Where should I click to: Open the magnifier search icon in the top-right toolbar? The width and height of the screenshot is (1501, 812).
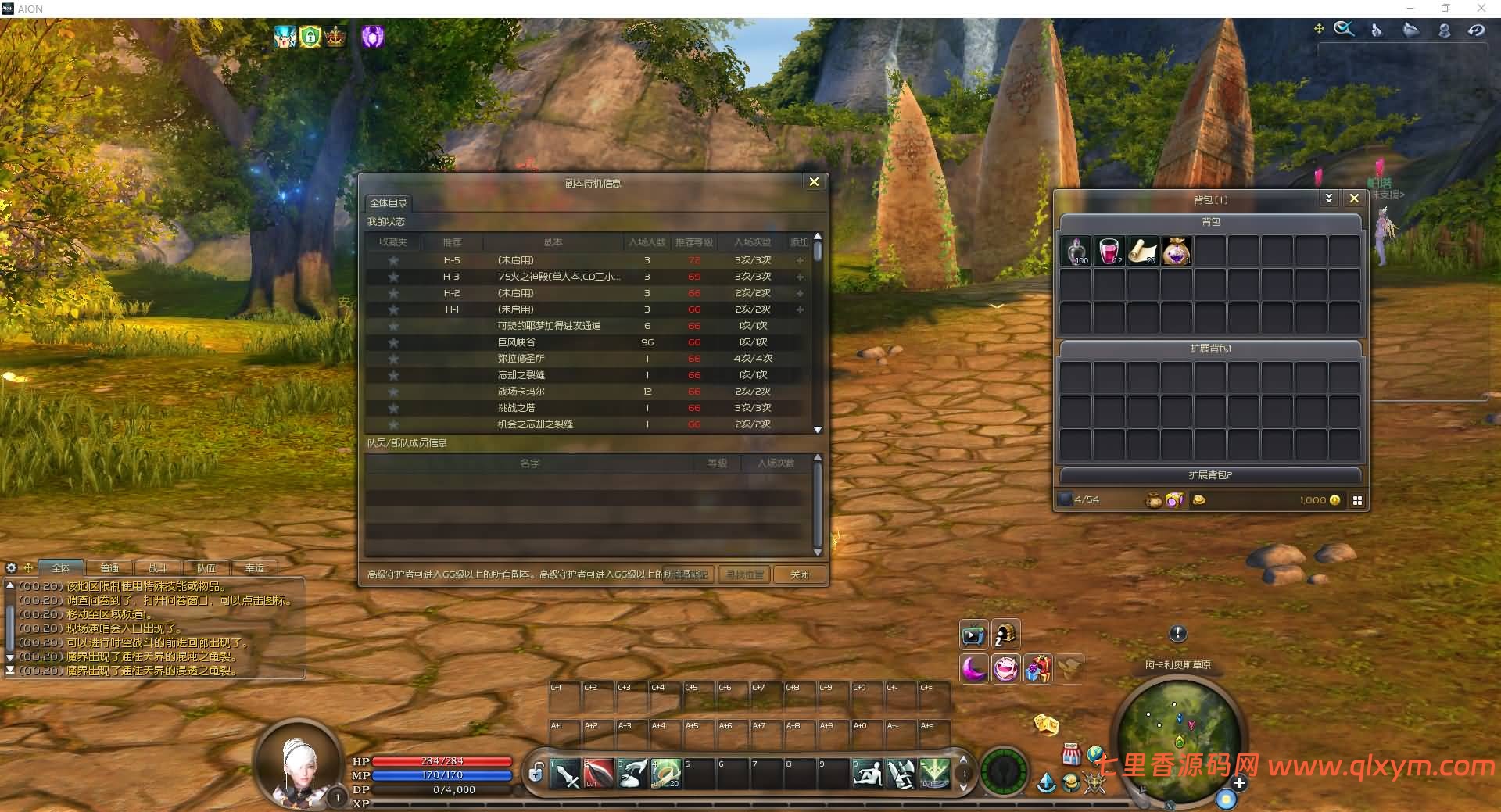click(x=1345, y=28)
